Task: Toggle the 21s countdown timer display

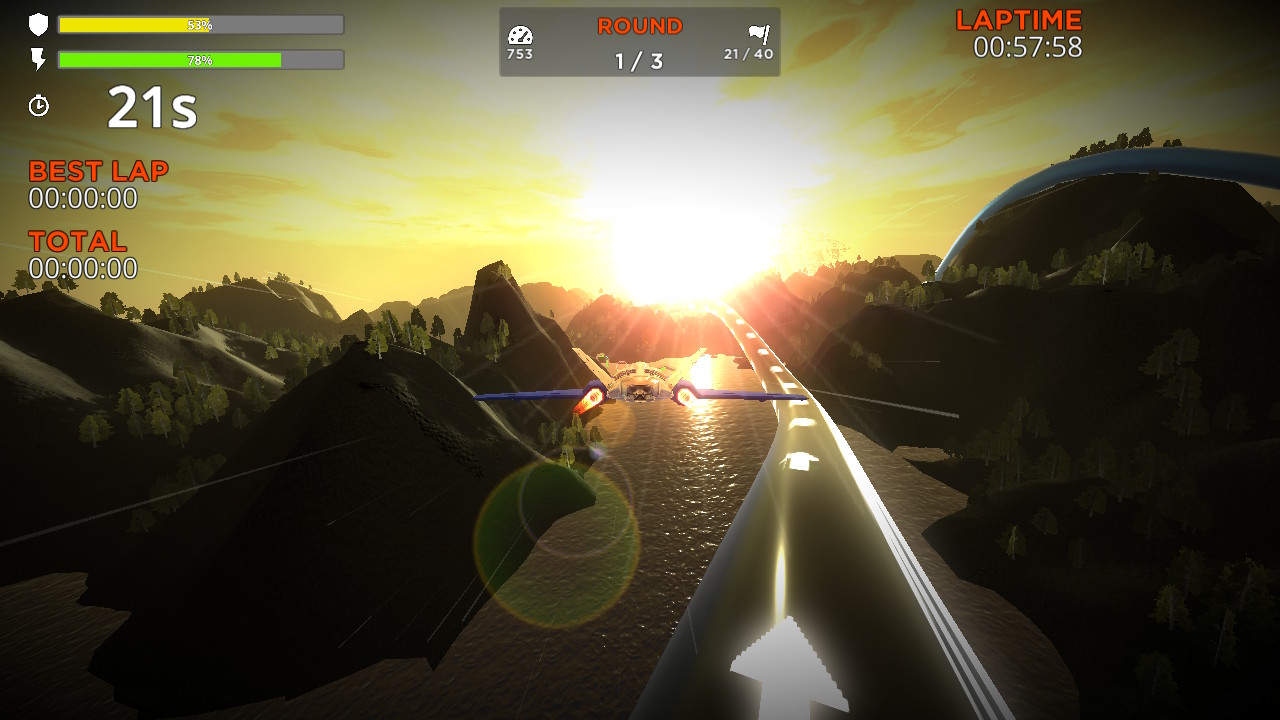Action: point(150,105)
